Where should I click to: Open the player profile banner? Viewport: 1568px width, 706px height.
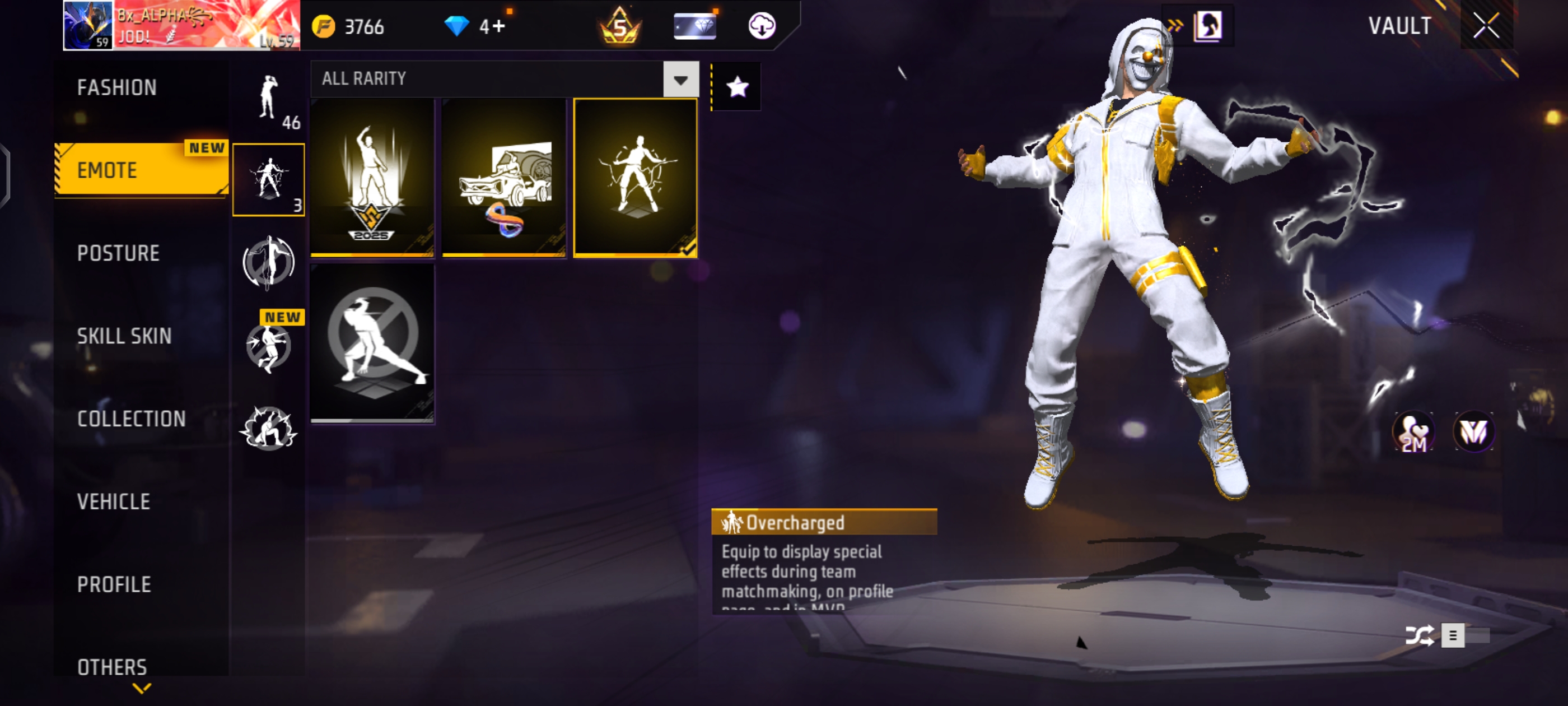[x=181, y=26]
